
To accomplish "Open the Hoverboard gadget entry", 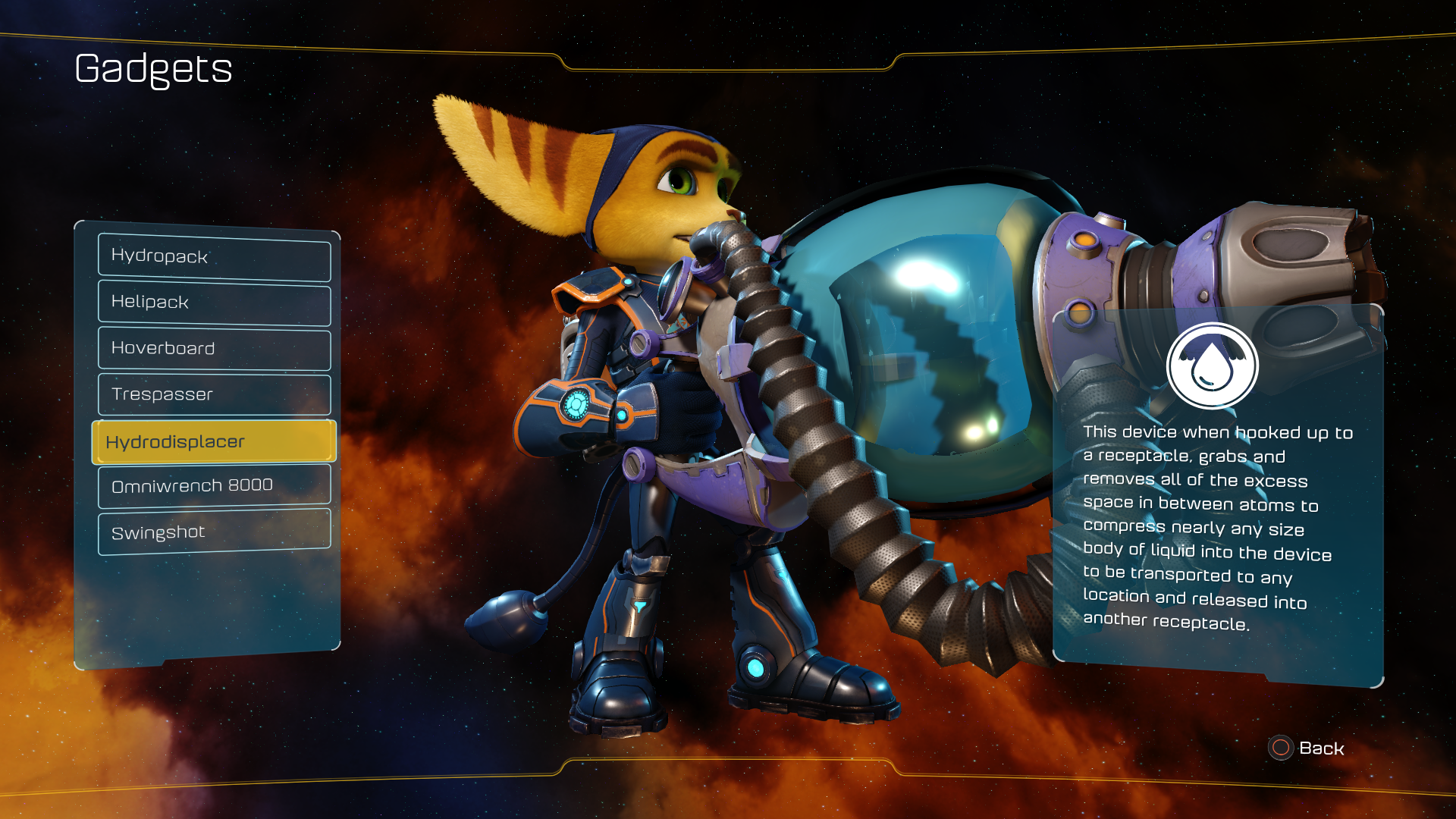I will tap(214, 349).
